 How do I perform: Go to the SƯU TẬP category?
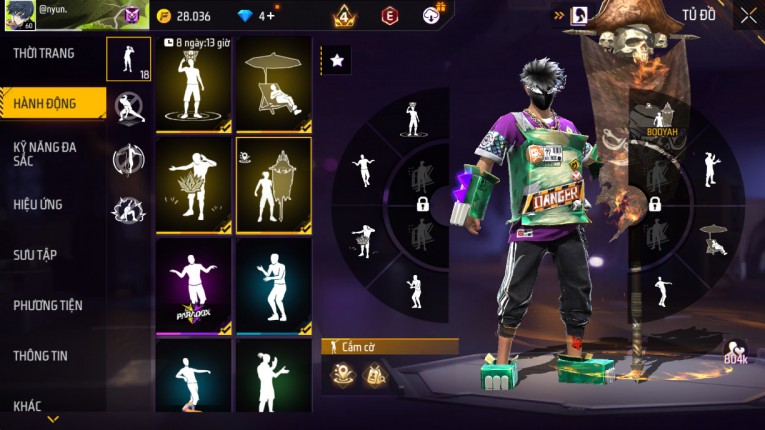tap(36, 255)
